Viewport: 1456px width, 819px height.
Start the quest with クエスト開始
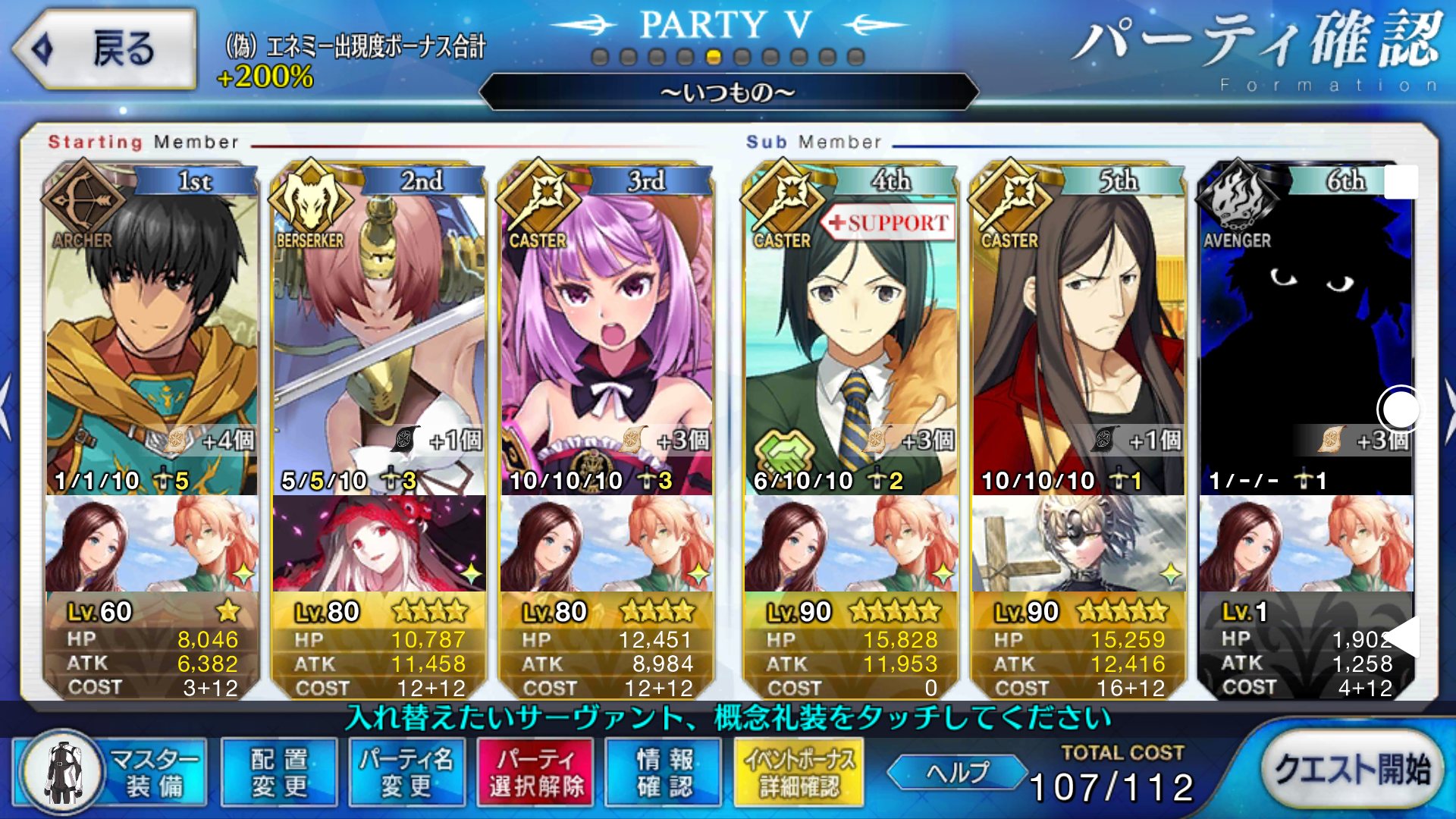[1351, 770]
